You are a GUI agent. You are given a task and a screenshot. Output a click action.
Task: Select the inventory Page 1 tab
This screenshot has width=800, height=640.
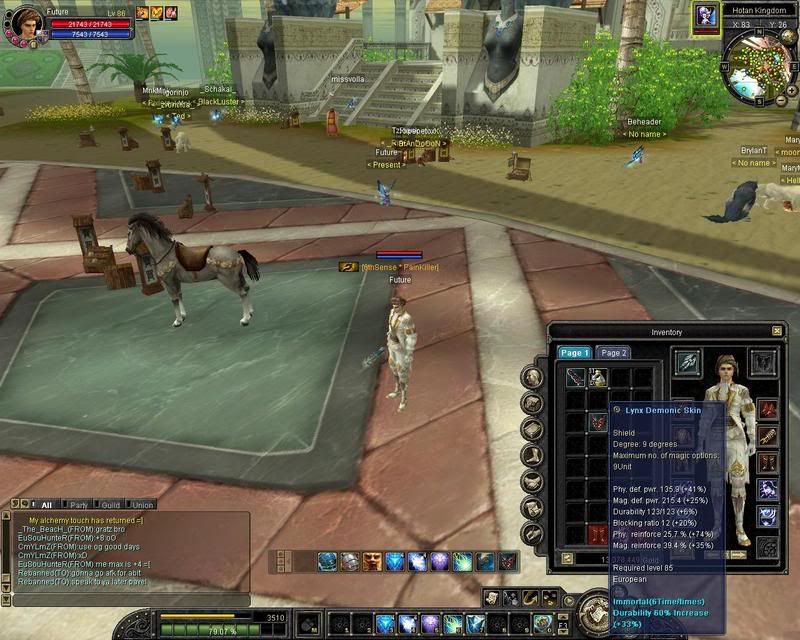coord(575,353)
